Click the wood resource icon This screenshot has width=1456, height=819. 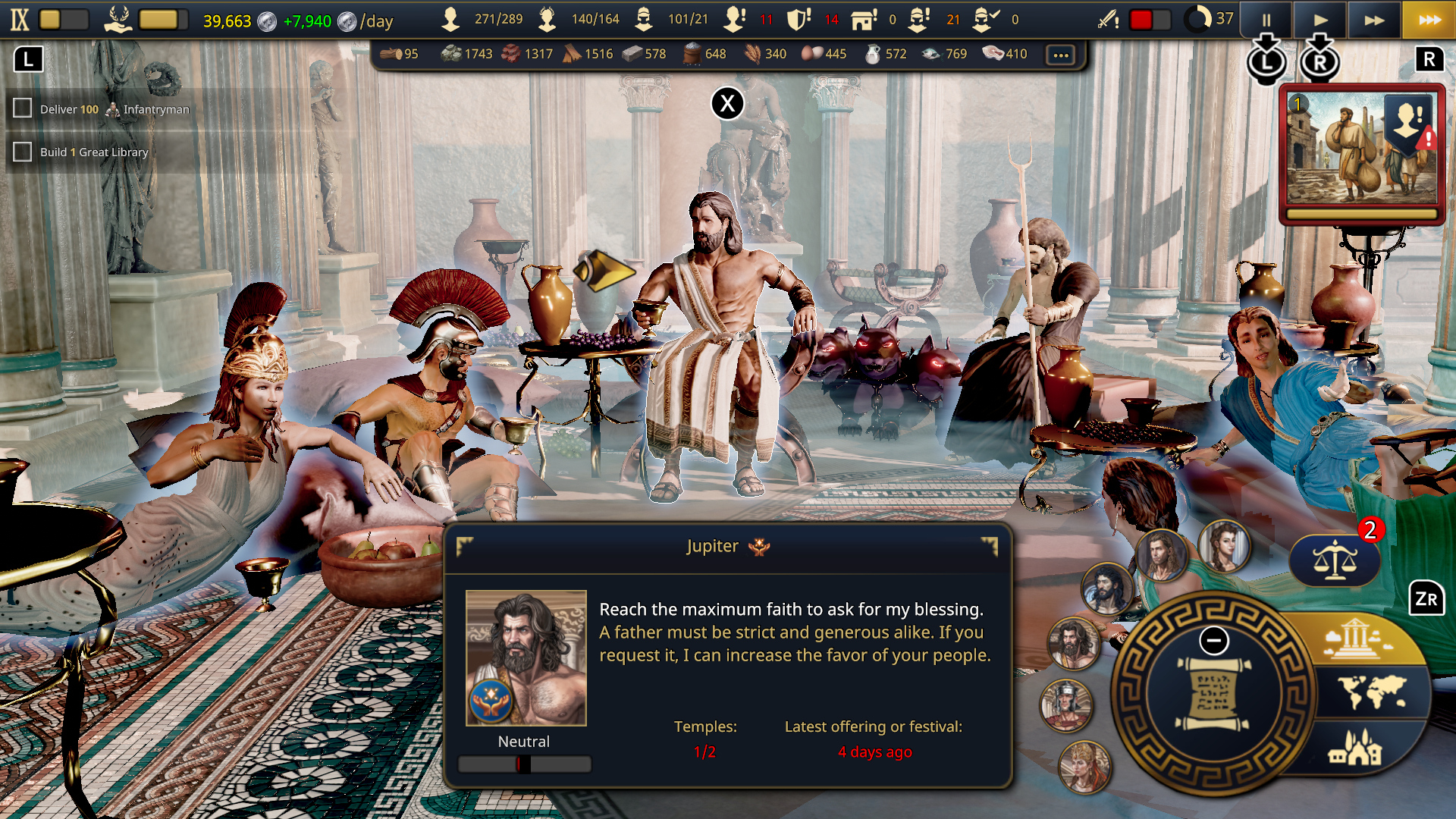coord(389,54)
